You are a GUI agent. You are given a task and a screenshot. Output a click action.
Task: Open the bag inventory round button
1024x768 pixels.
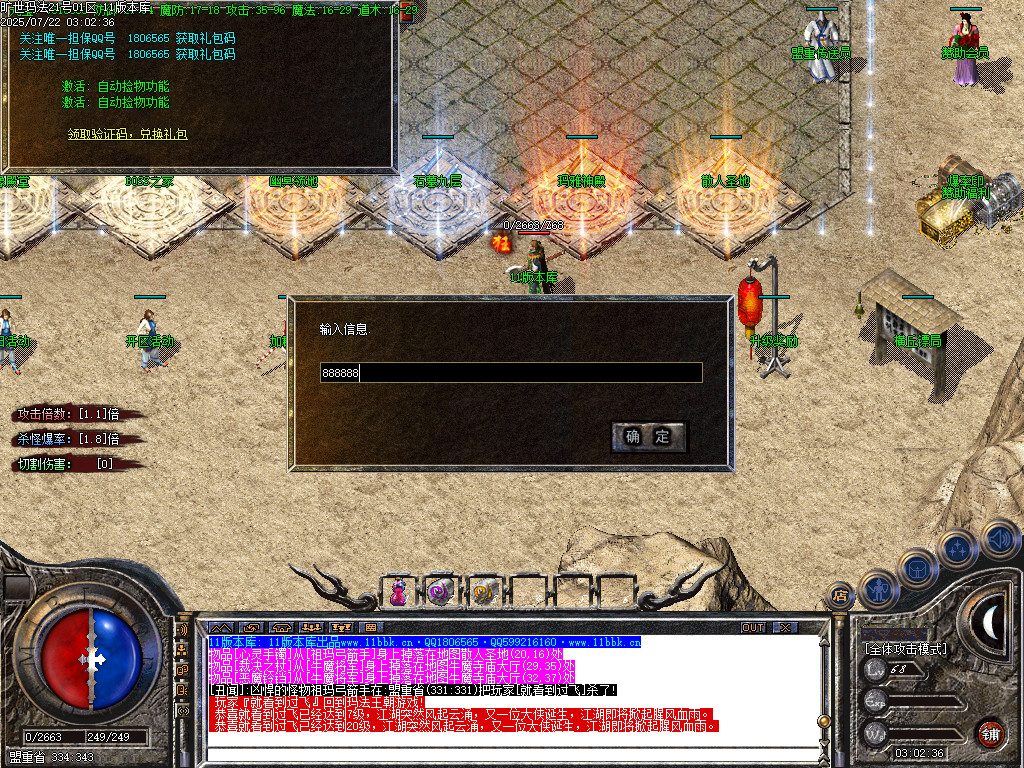coord(918,569)
